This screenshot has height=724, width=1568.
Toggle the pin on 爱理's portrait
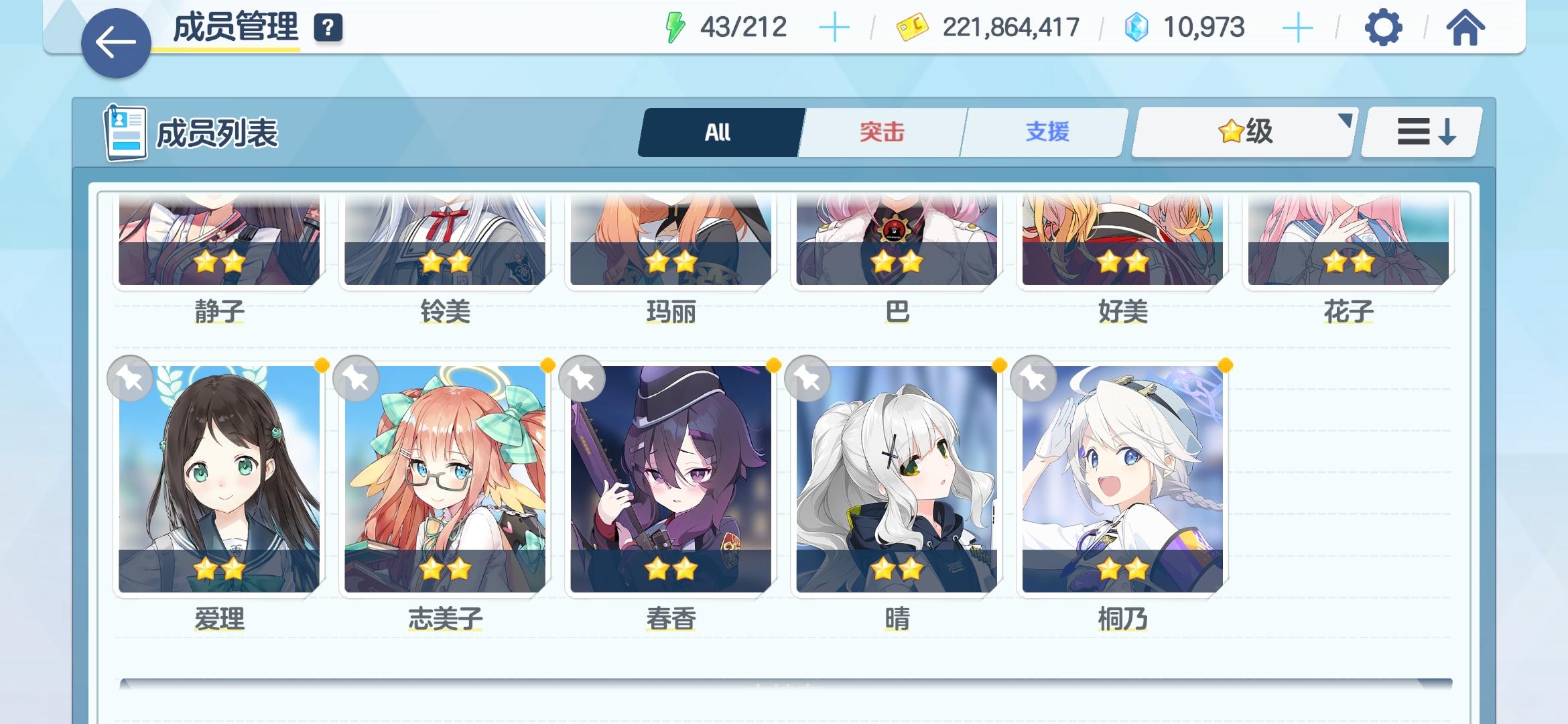[x=131, y=379]
